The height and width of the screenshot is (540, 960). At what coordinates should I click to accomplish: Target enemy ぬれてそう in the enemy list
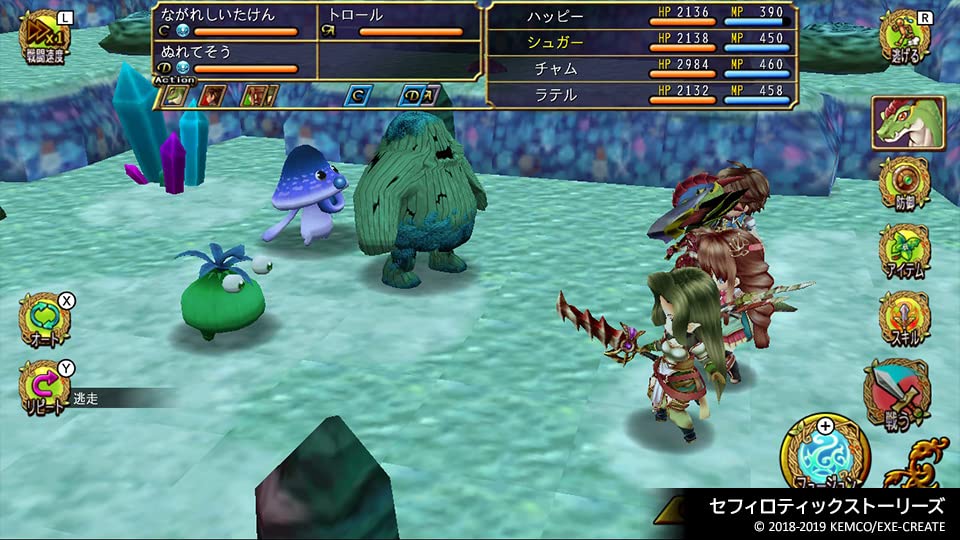click(234, 60)
